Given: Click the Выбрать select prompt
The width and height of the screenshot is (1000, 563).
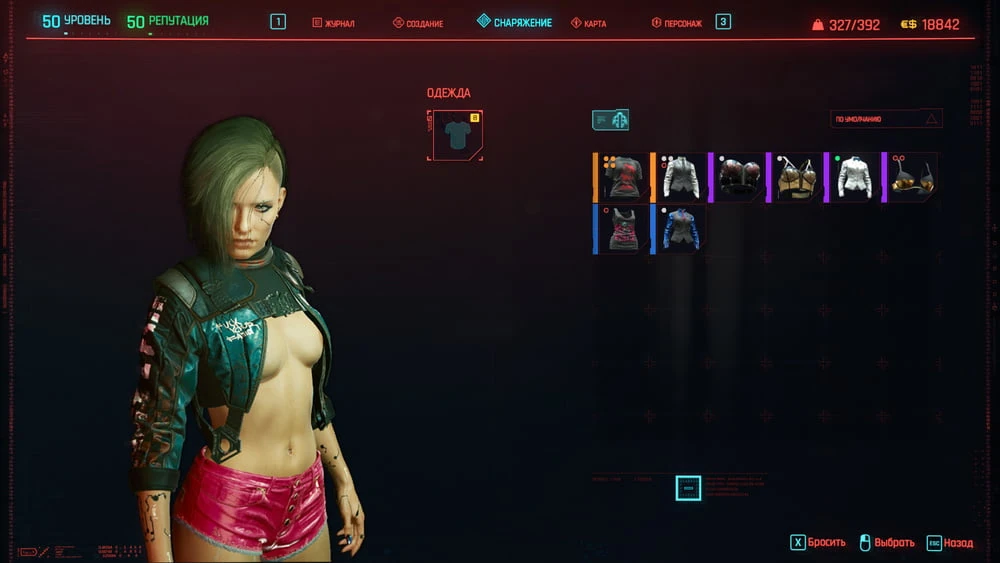Looking at the screenshot, I should pos(886,543).
